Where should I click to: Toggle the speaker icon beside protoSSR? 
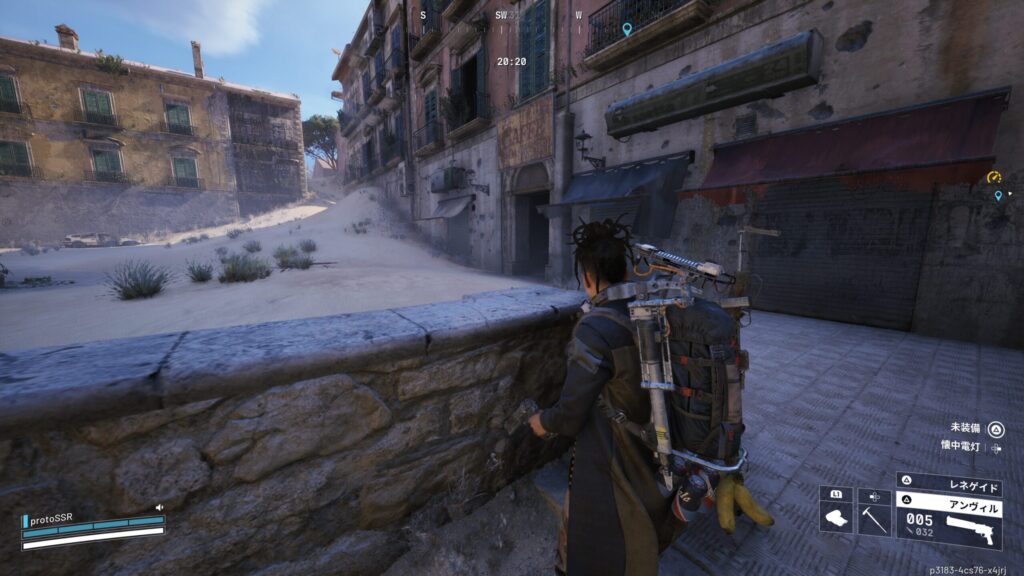pyautogui.click(x=159, y=508)
